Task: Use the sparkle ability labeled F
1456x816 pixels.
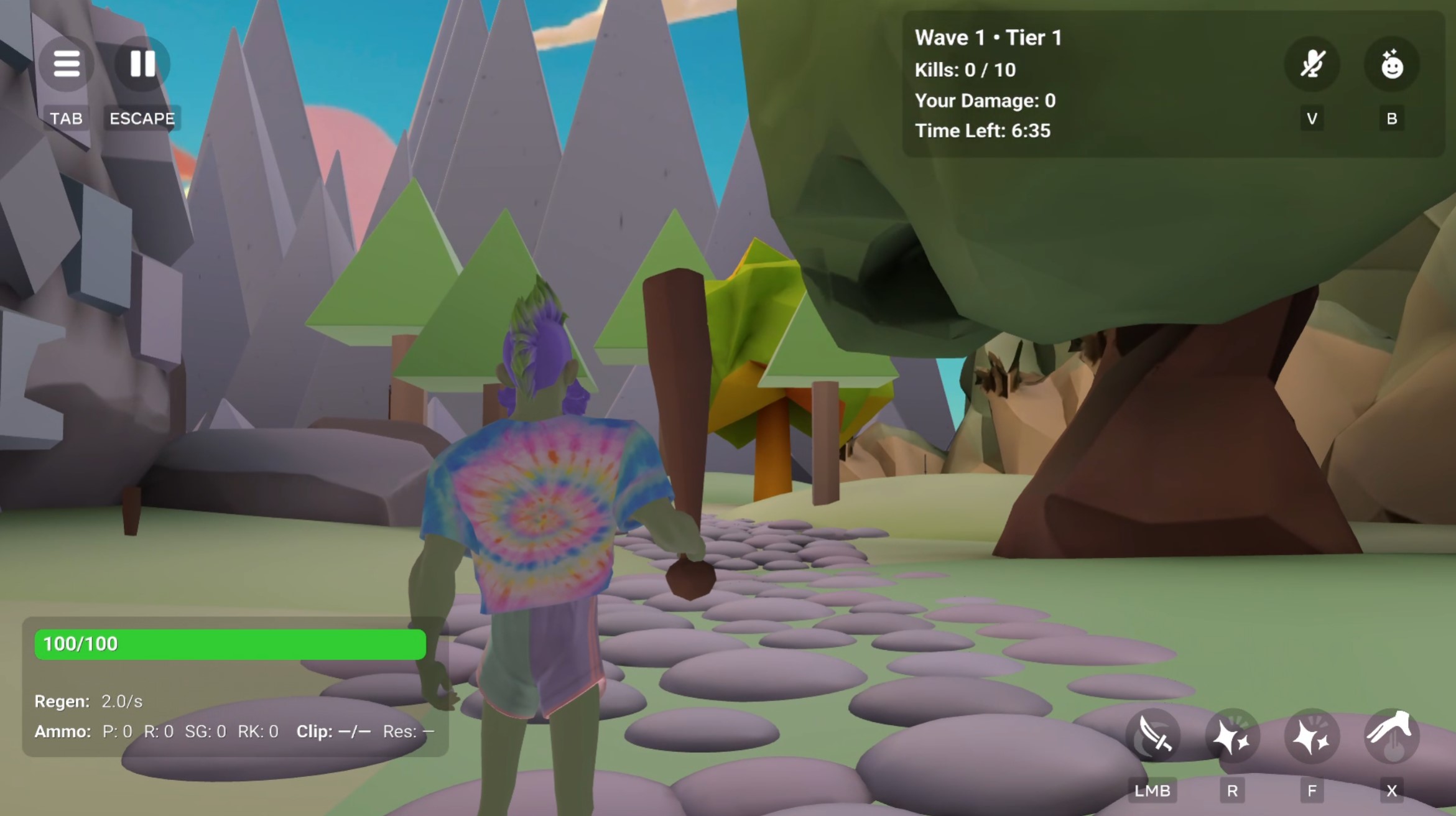Action: click(x=1312, y=736)
